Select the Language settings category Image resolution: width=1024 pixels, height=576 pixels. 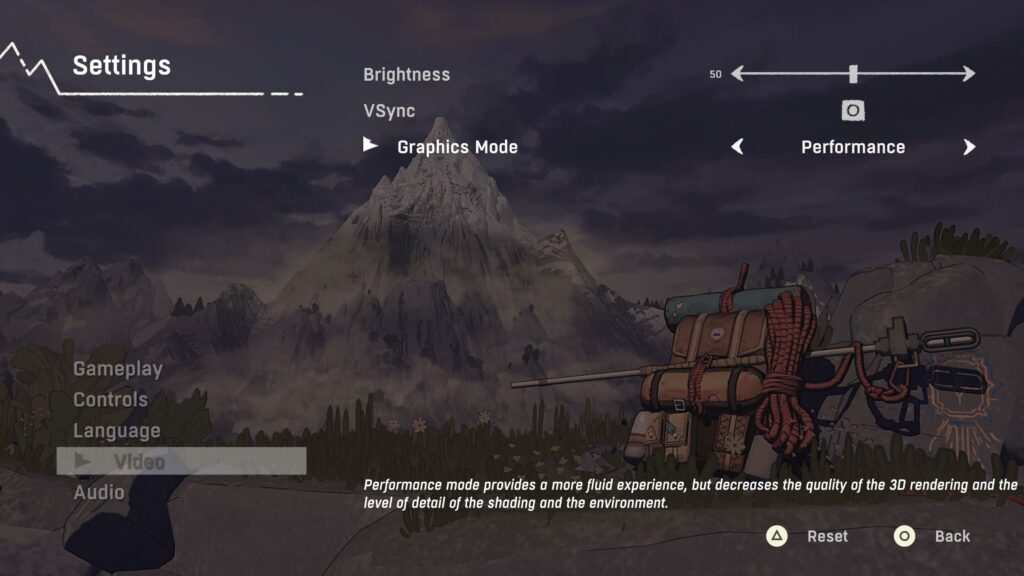tap(116, 431)
